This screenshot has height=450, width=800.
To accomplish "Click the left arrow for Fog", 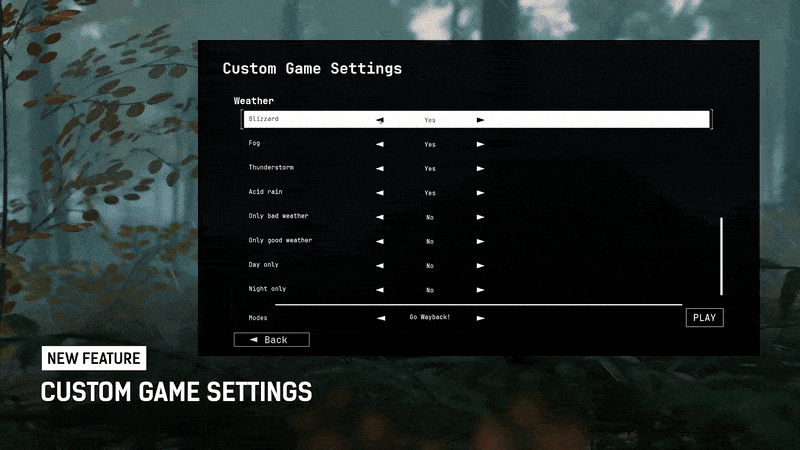I will pyautogui.click(x=380, y=144).
